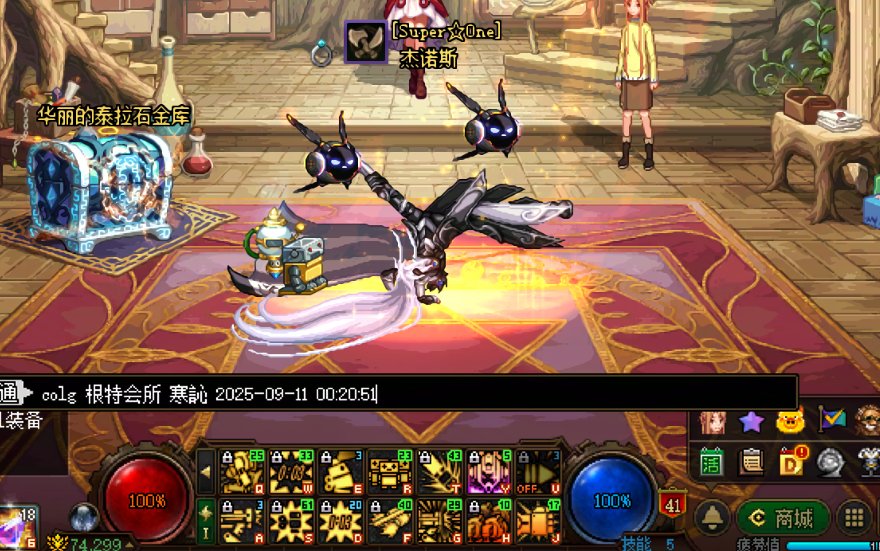This screenshot has height=551, width=880.
Task: Click the anime girl portrait icon
Action: 711,422
